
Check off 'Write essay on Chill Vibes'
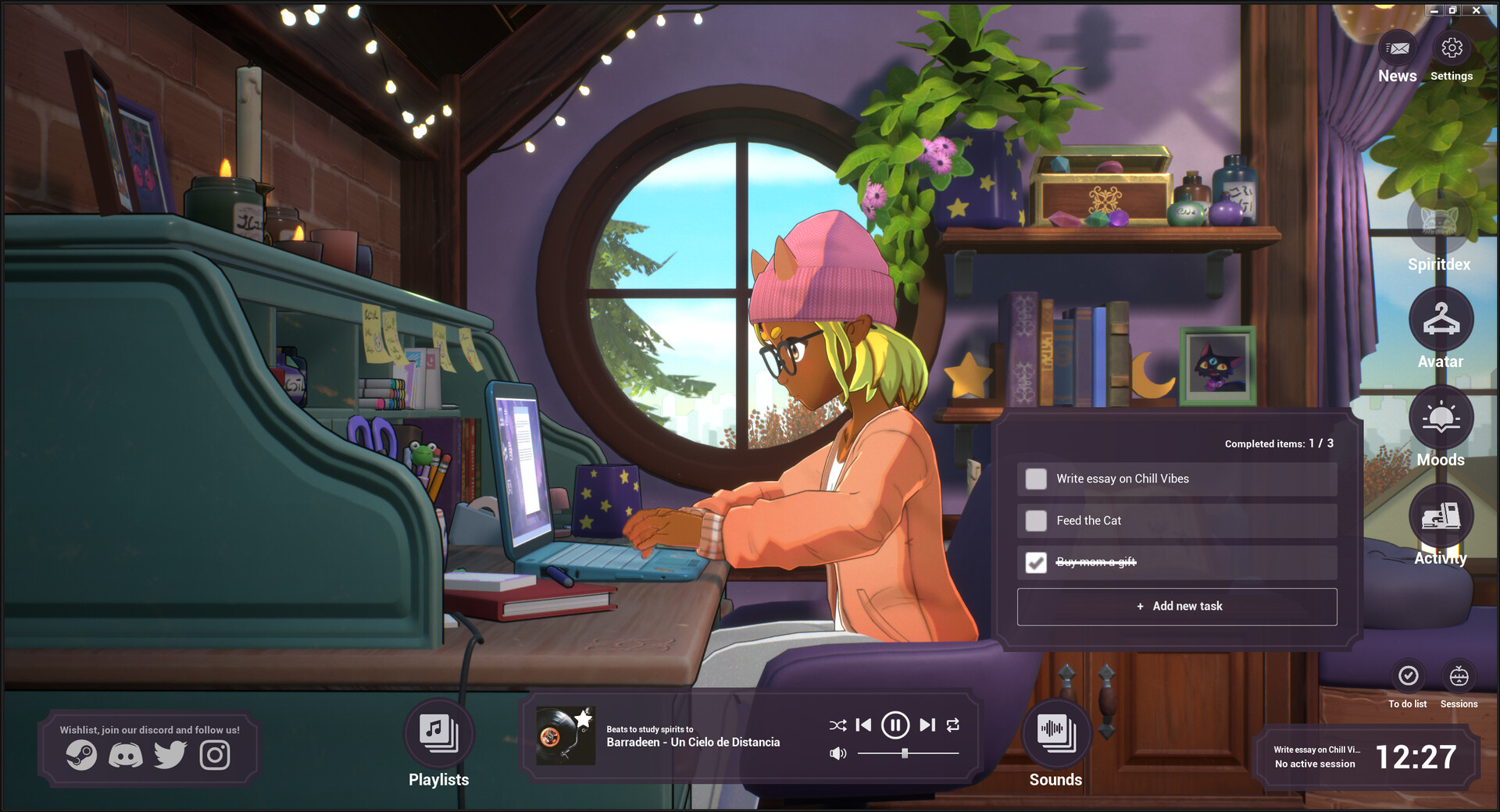(1036, 479)
